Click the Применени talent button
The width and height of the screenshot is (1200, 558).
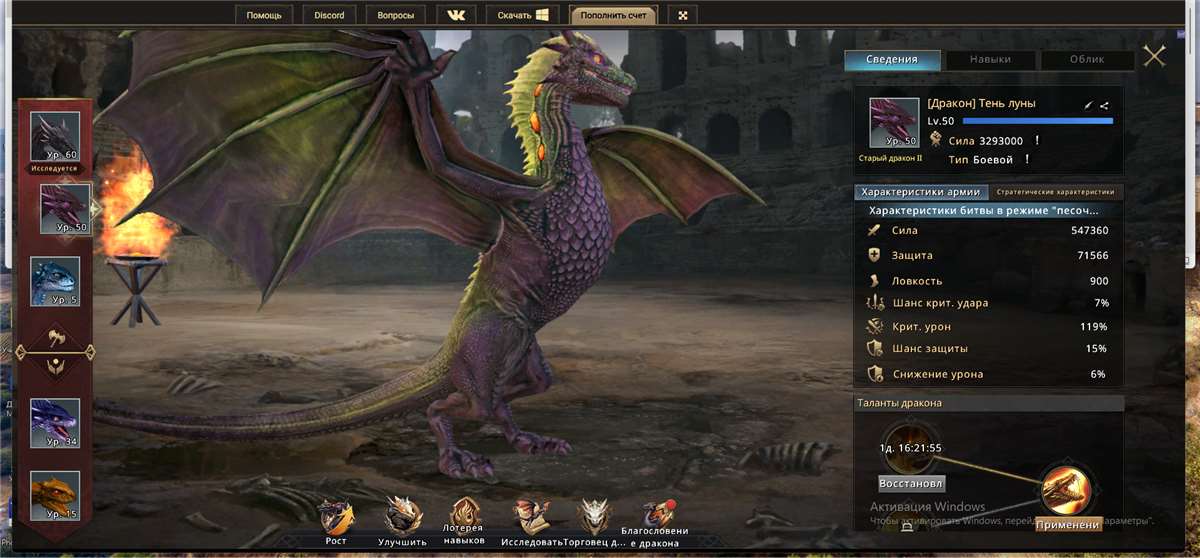pos(1068,524)
